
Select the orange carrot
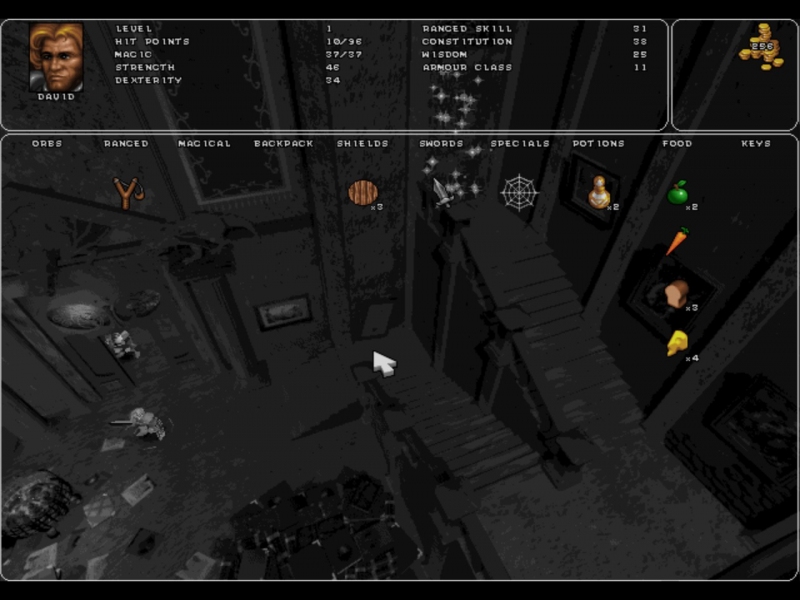pos(677,241)
